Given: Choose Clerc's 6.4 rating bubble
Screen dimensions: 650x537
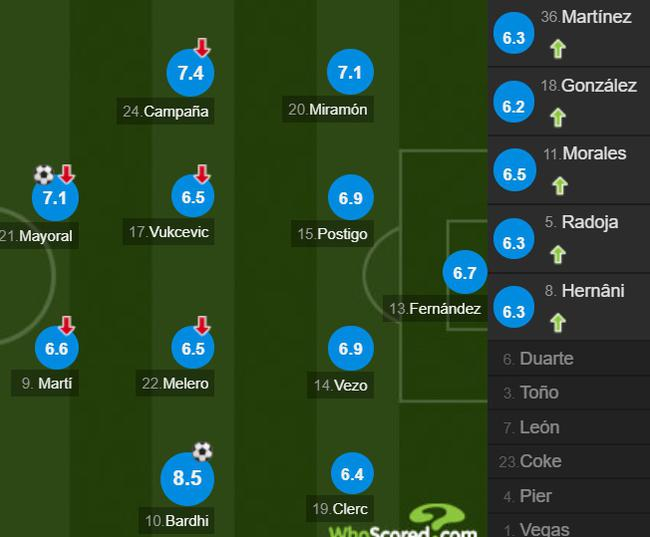Looking at the screenshot, I should pos(352,474).
